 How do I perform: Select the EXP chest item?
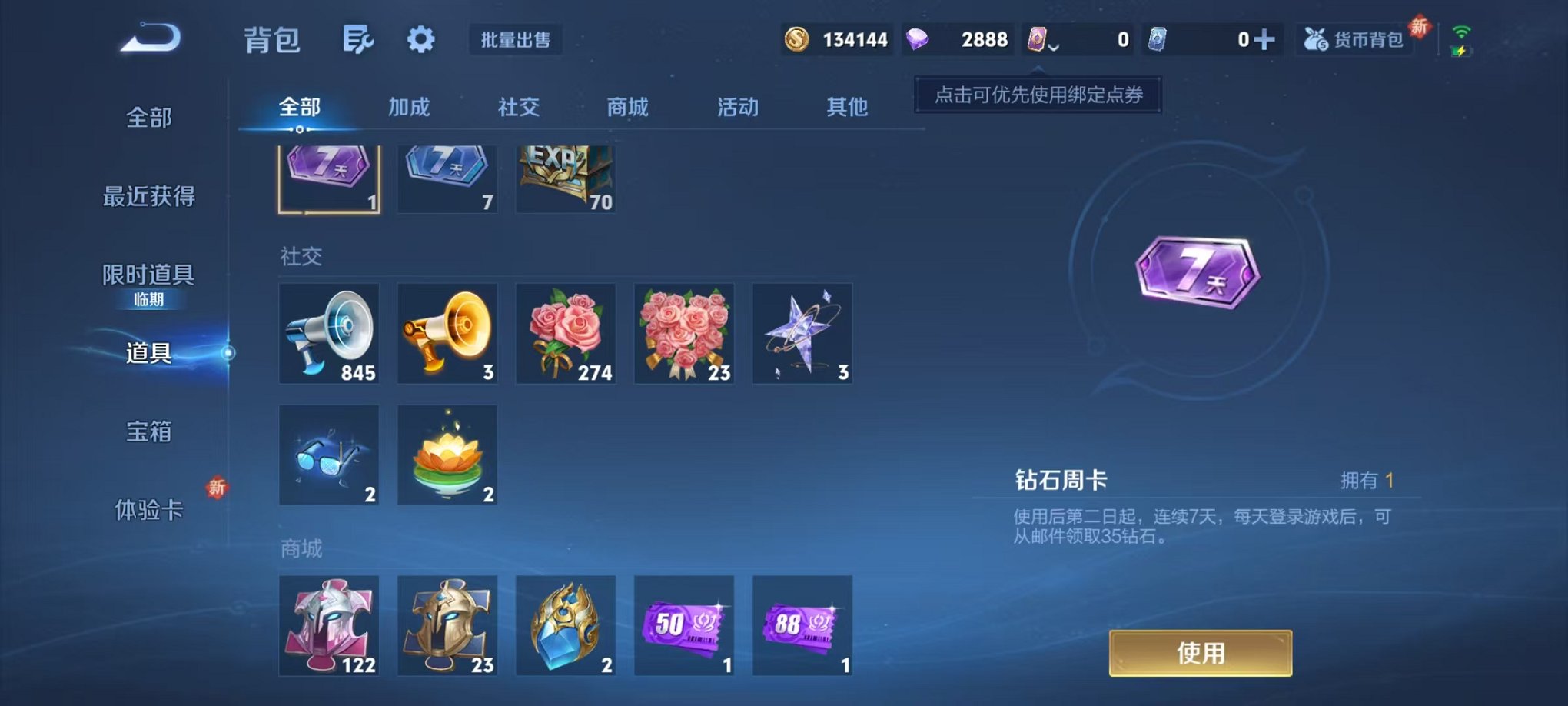565,177
